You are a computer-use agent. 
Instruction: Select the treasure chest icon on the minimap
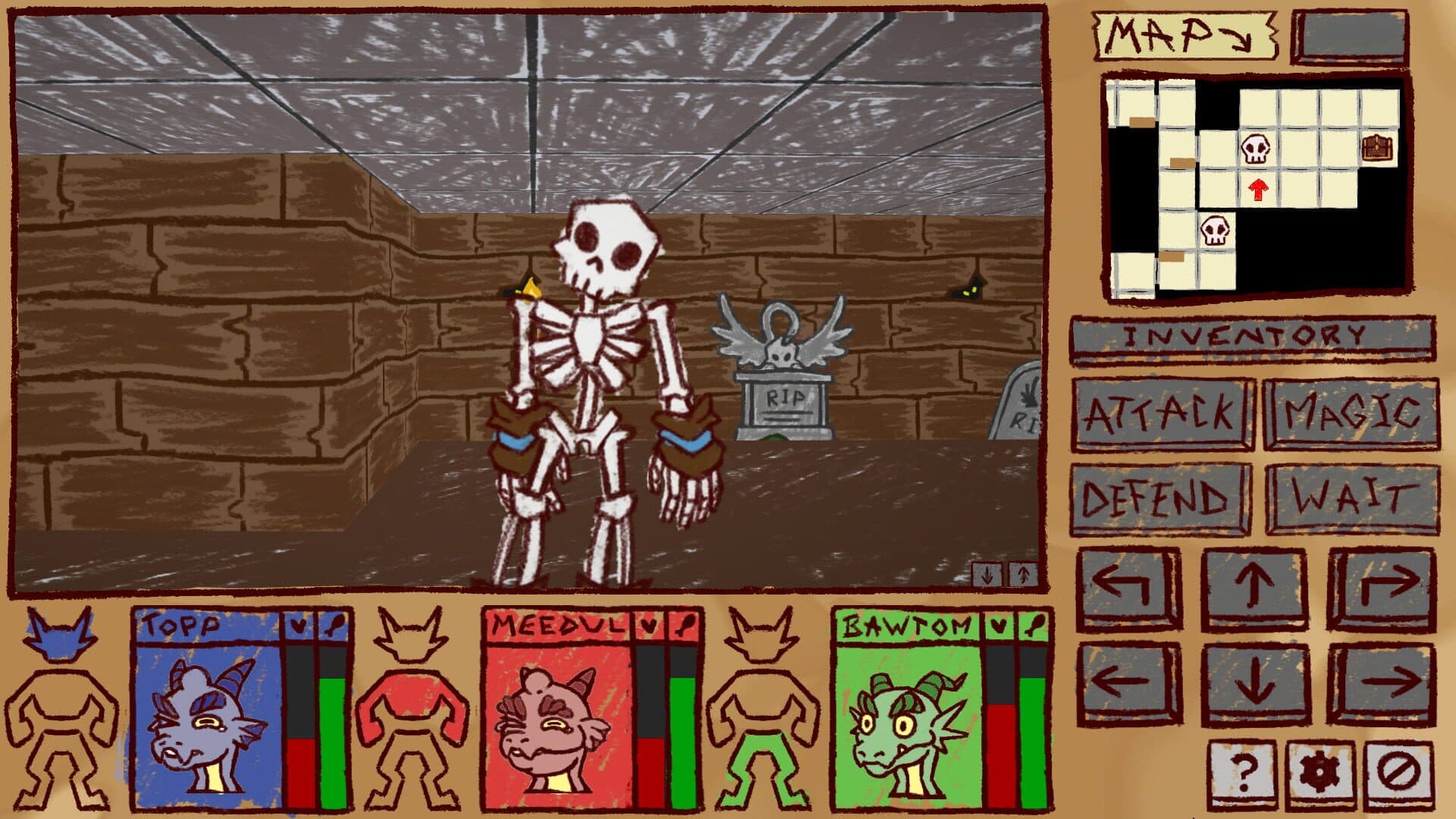point(1378,146)
